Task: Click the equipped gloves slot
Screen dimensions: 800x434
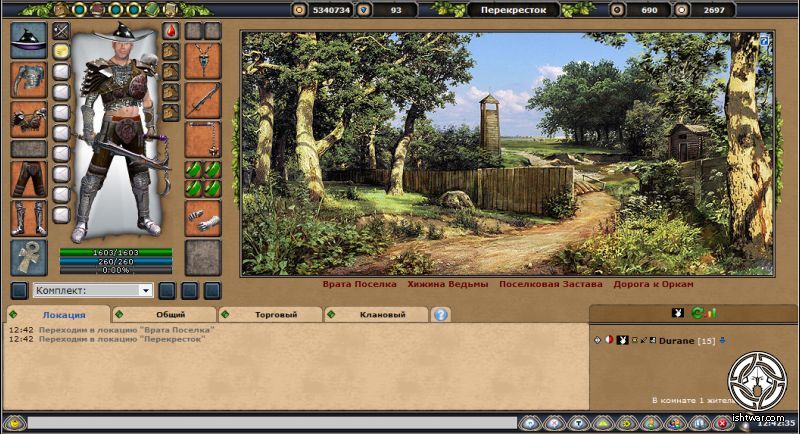Action: click(x=203, y=218)
